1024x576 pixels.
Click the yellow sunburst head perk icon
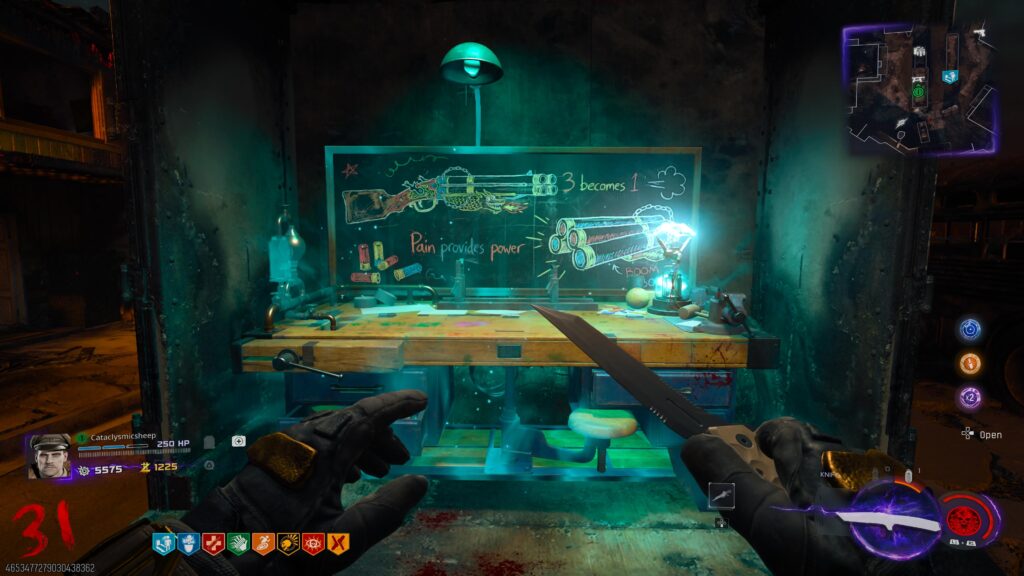[x=288, y=543]
